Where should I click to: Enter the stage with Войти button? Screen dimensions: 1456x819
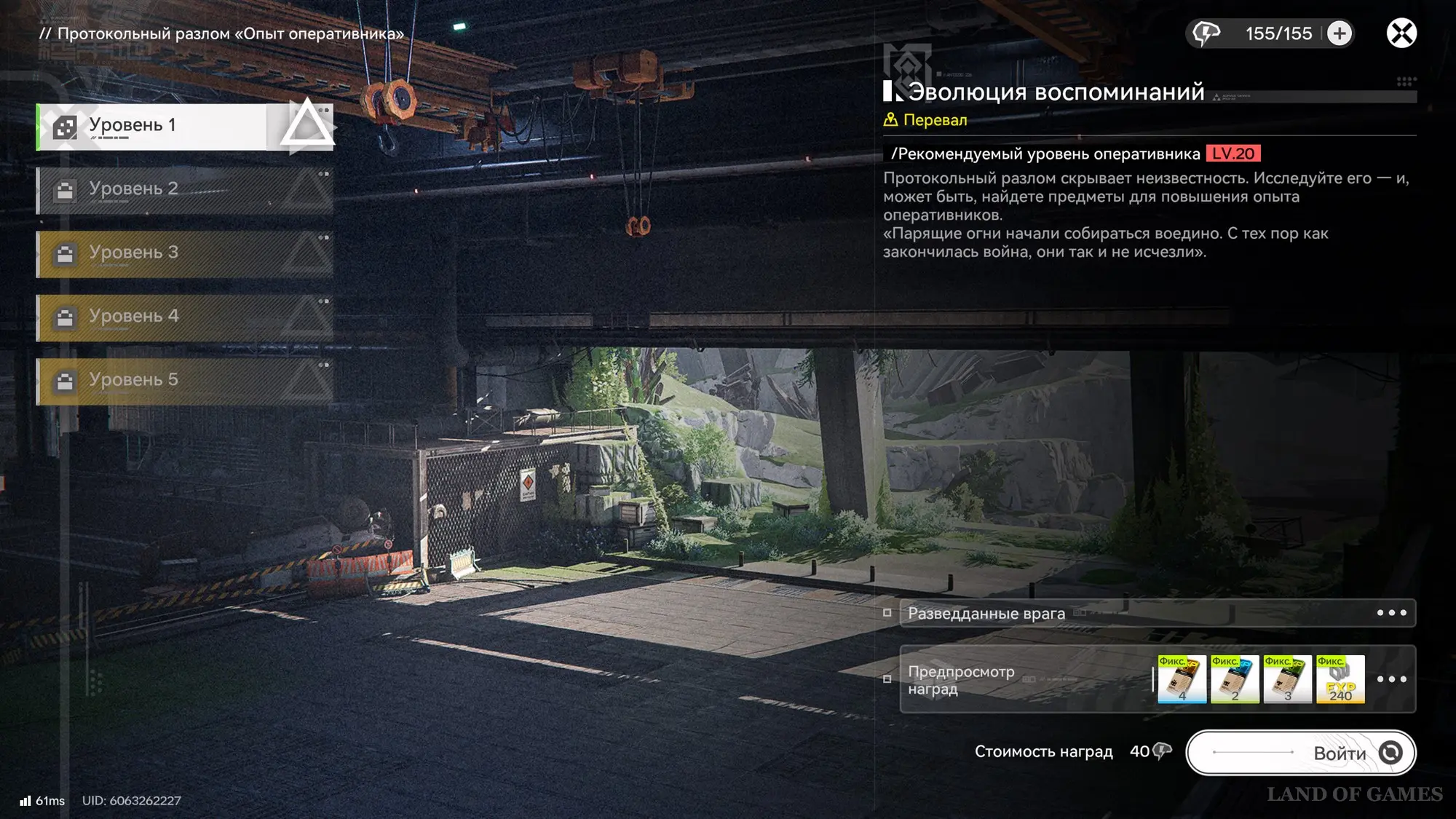pyautogui.click(x=1301, y=753)
